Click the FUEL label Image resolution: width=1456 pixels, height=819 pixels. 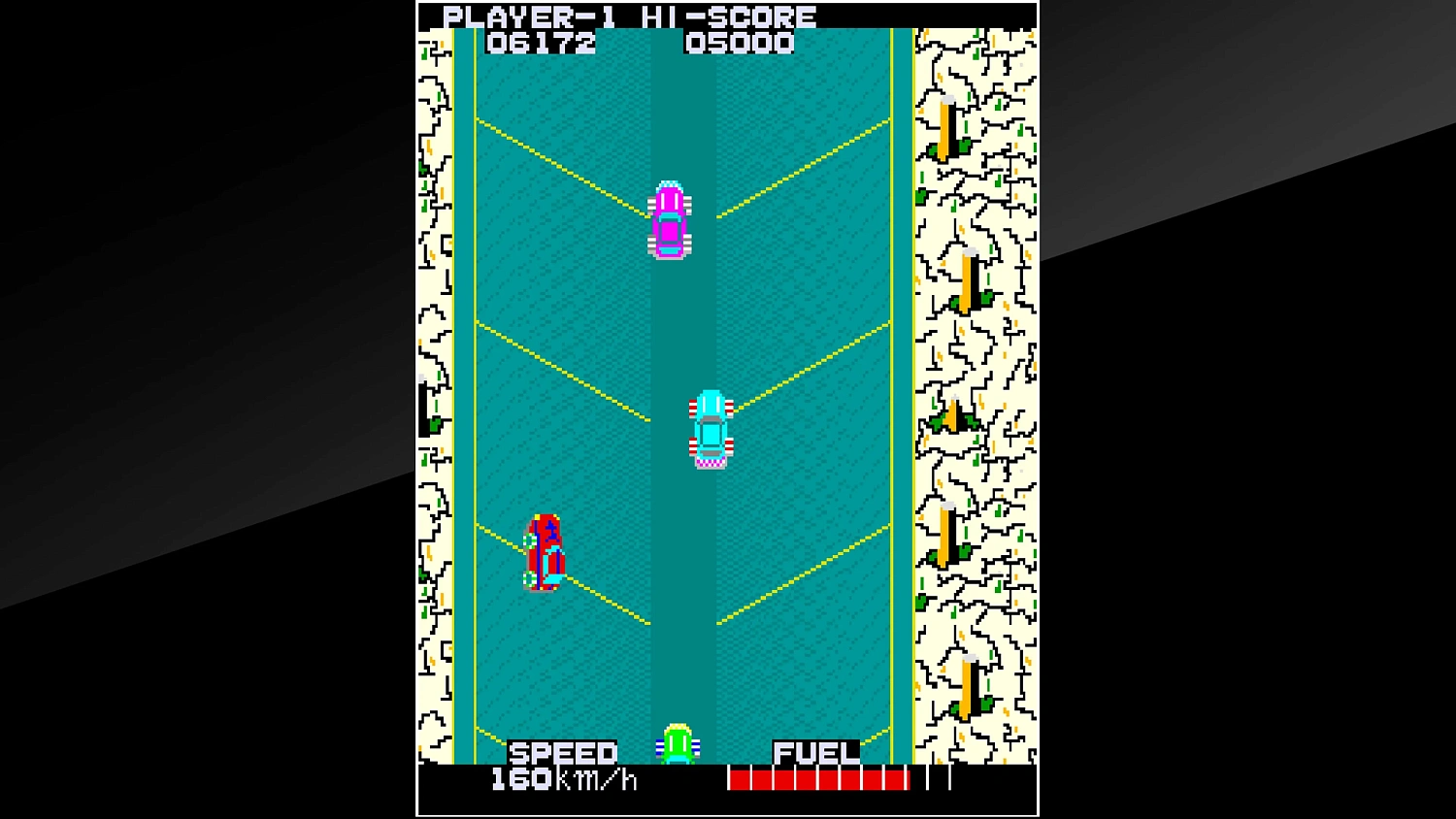[815, 751]
